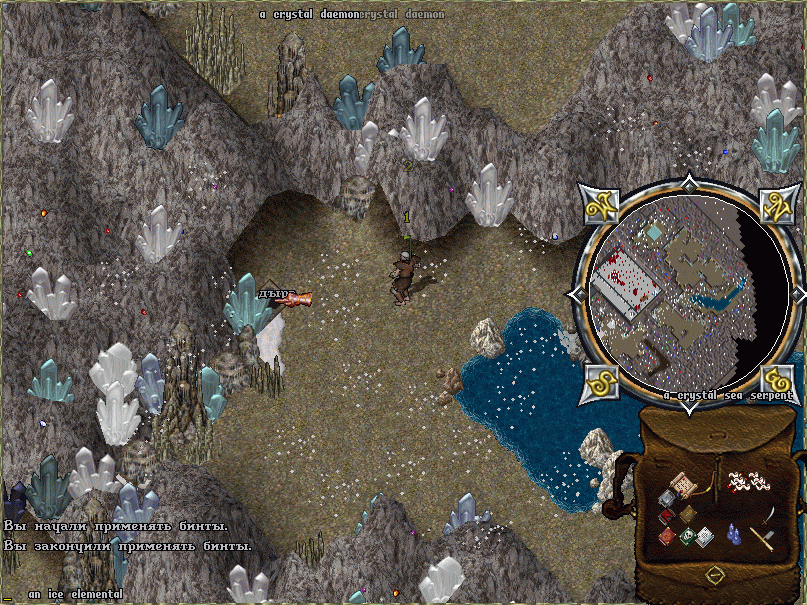
Task: Click the S compass corner on minimap
Action: tap(598, 381)
